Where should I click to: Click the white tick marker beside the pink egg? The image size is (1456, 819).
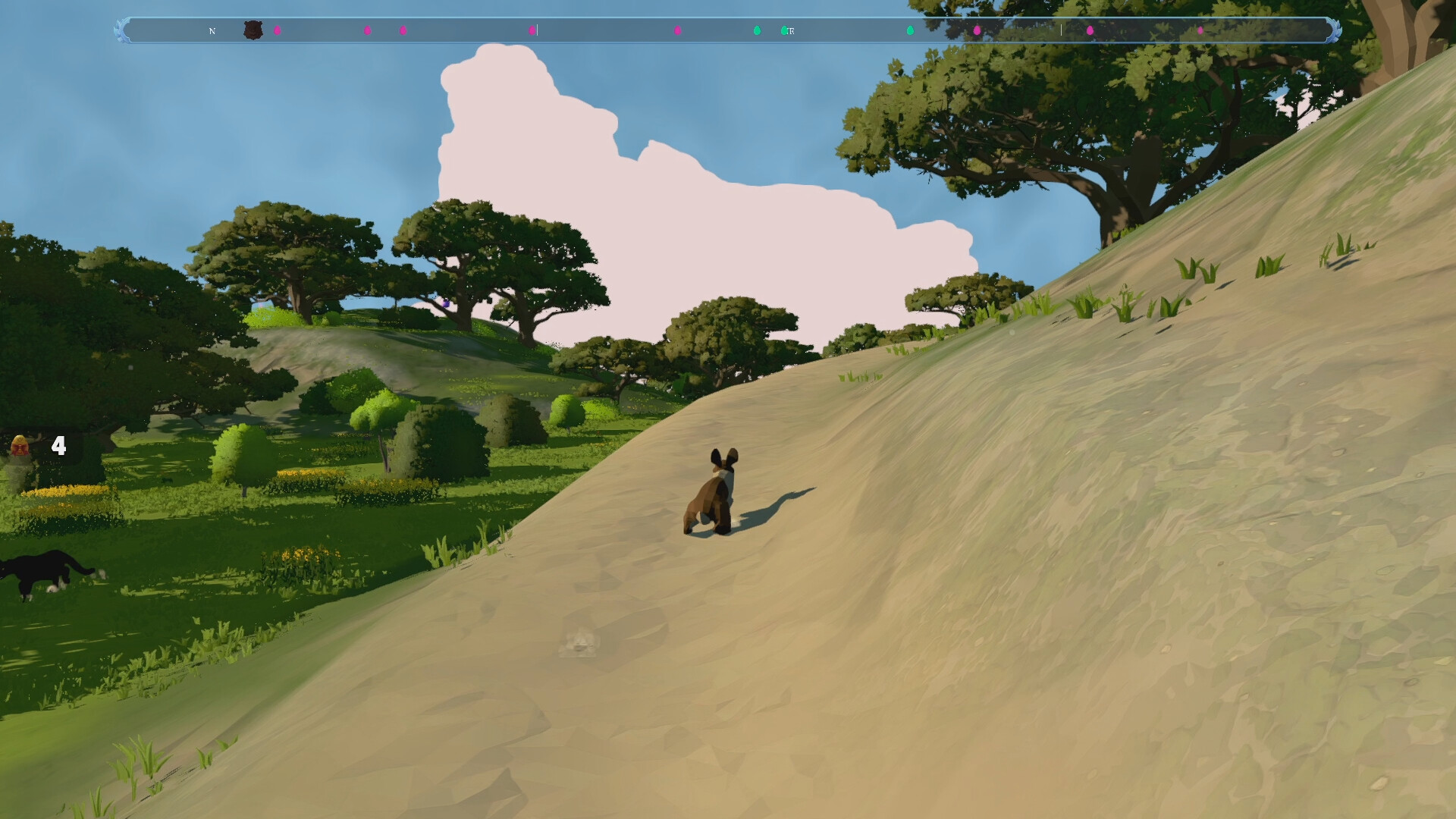coord(538,31)
